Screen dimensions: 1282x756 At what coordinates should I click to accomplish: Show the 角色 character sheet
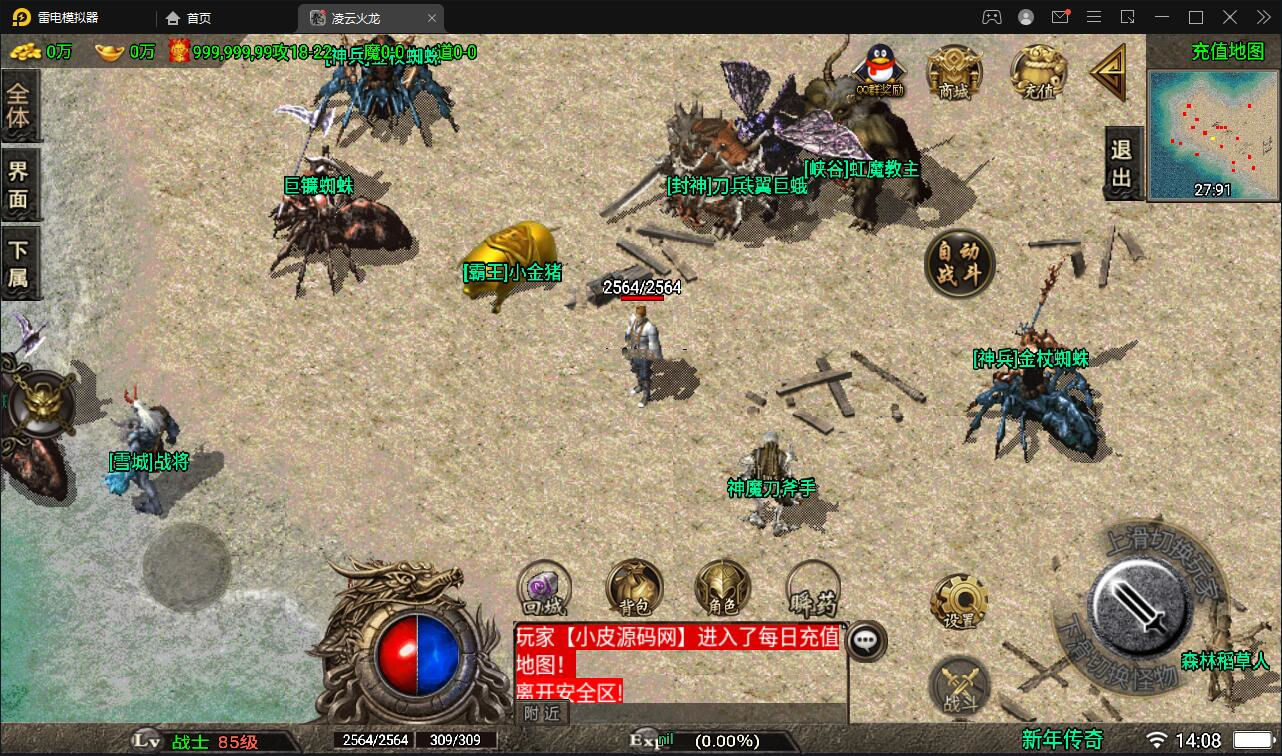(722, 588)
